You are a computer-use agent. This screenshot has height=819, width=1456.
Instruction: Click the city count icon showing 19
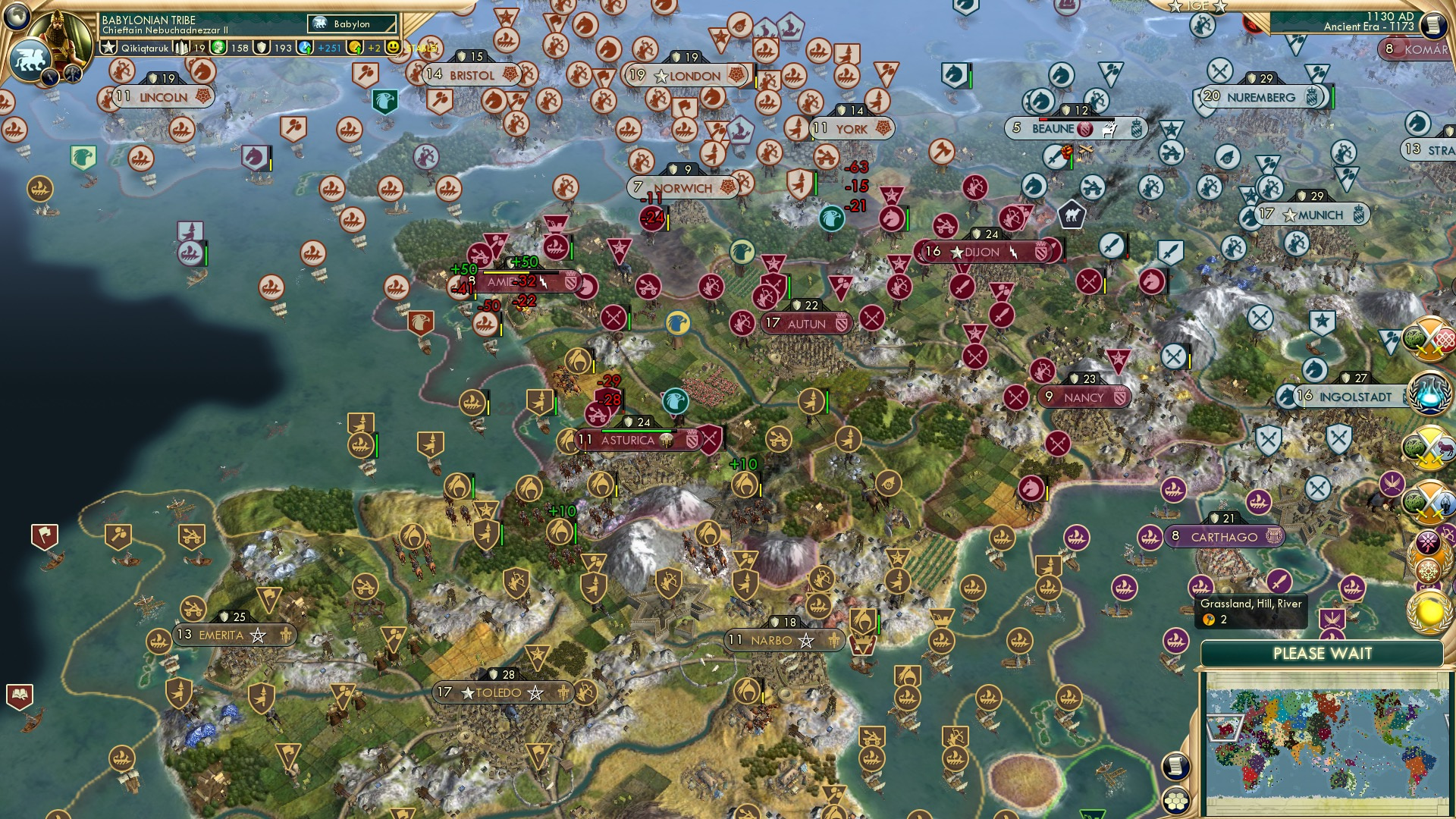(180, 48)
